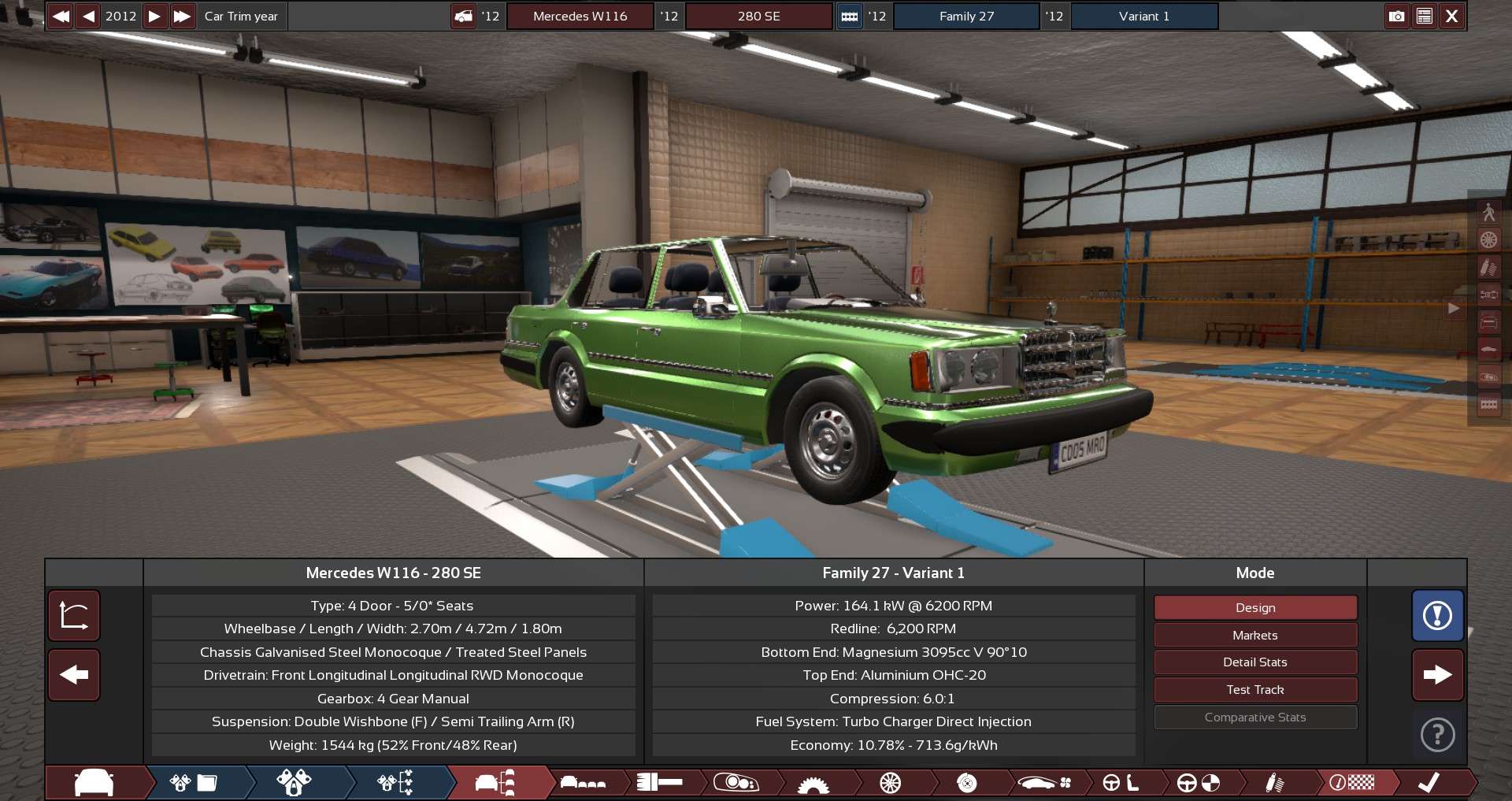Confirm with the checkmark tab
The image size is (1512, 801).
tap(1429, 783)
